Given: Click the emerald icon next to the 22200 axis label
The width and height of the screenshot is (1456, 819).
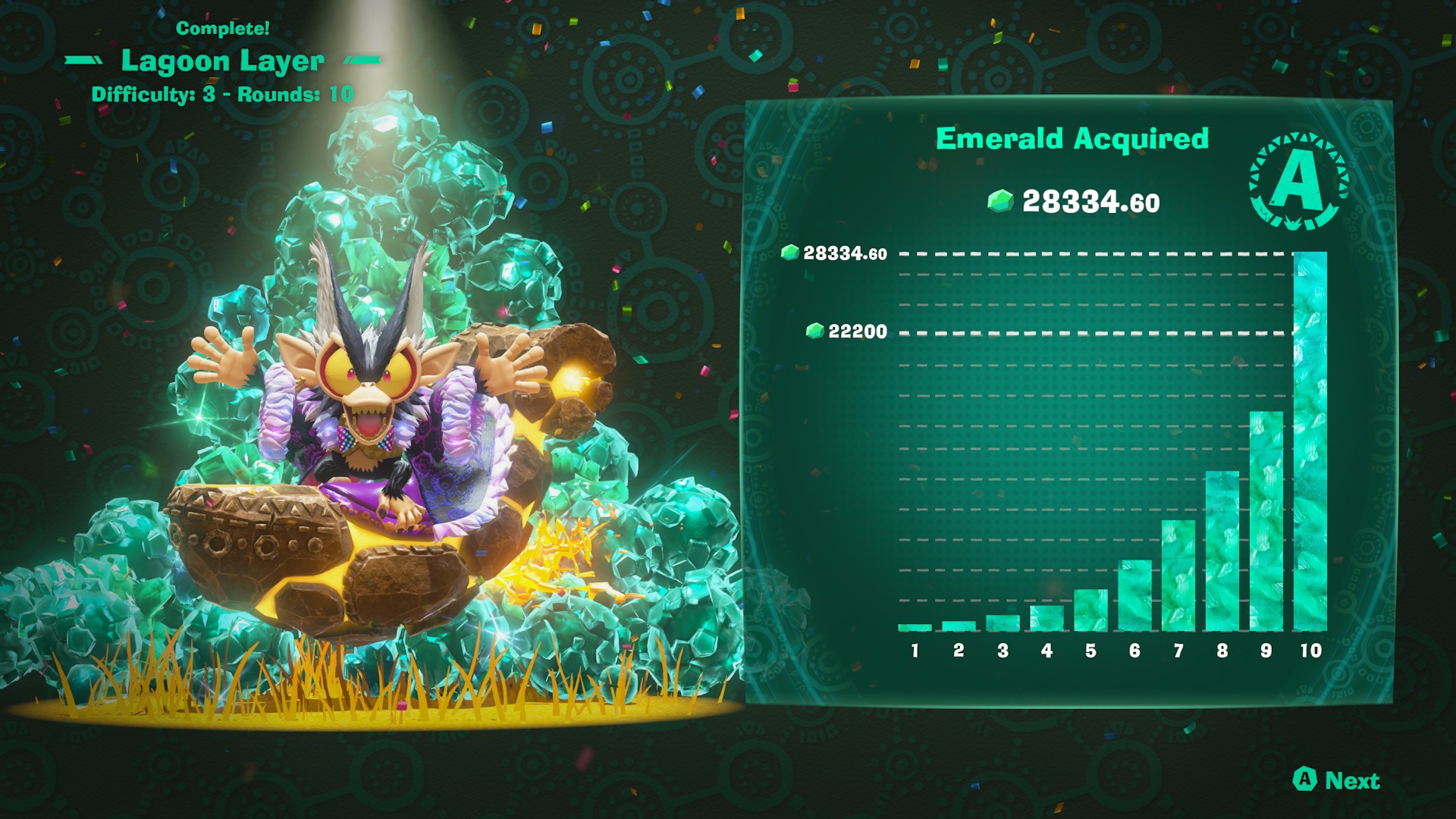Looking at the screenshot, I should [x=817, y=331].
